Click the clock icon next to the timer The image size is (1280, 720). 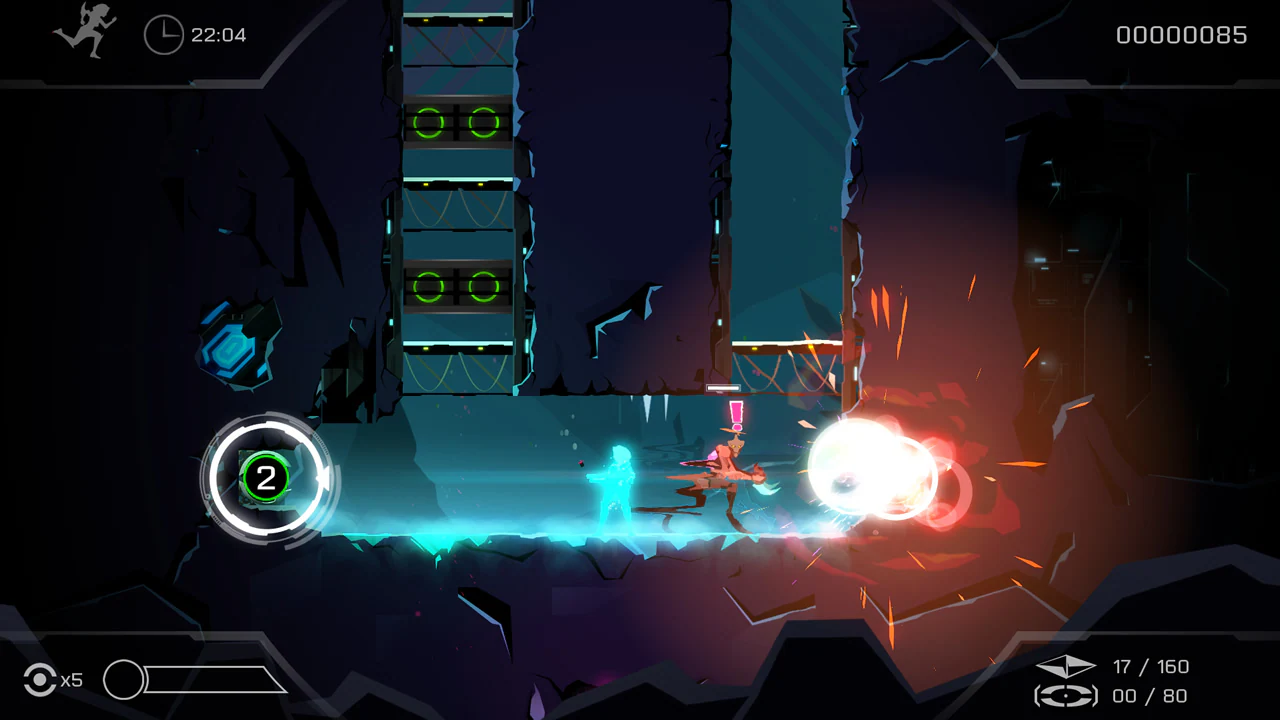click(163, 36)
